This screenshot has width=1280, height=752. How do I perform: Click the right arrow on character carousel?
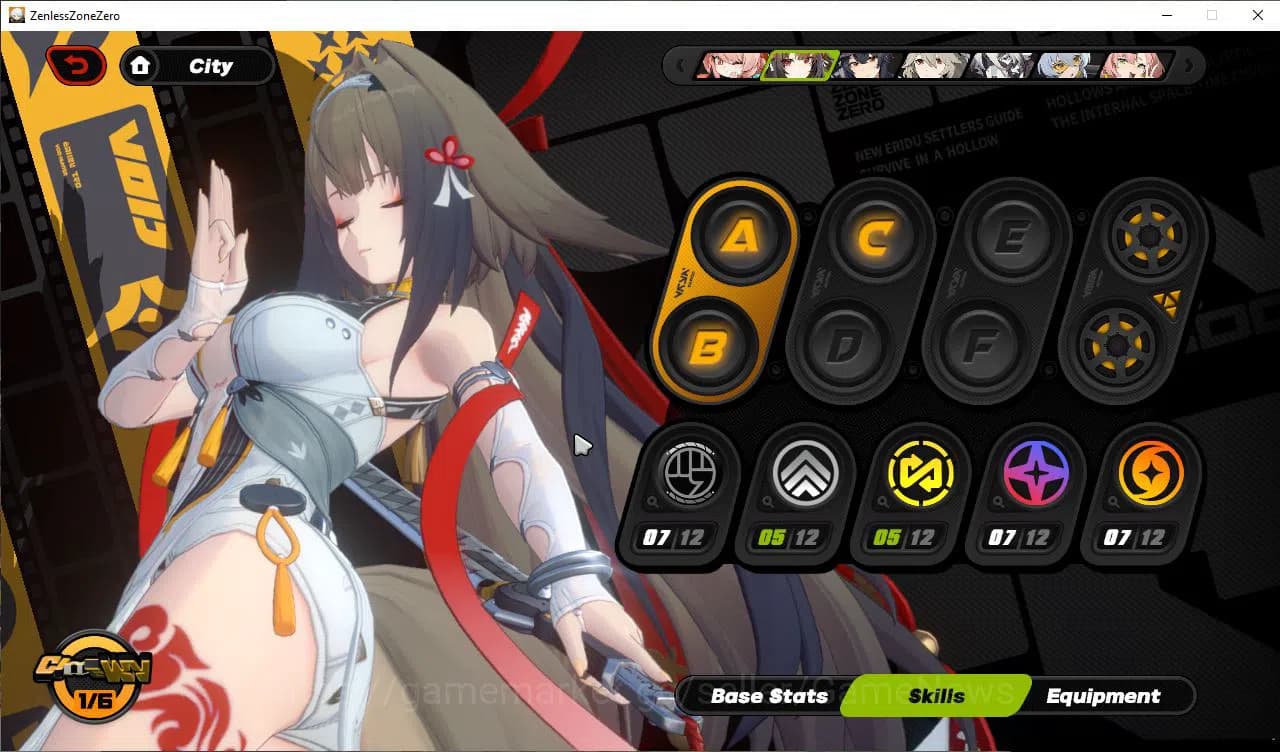(x=1188, y=64)
